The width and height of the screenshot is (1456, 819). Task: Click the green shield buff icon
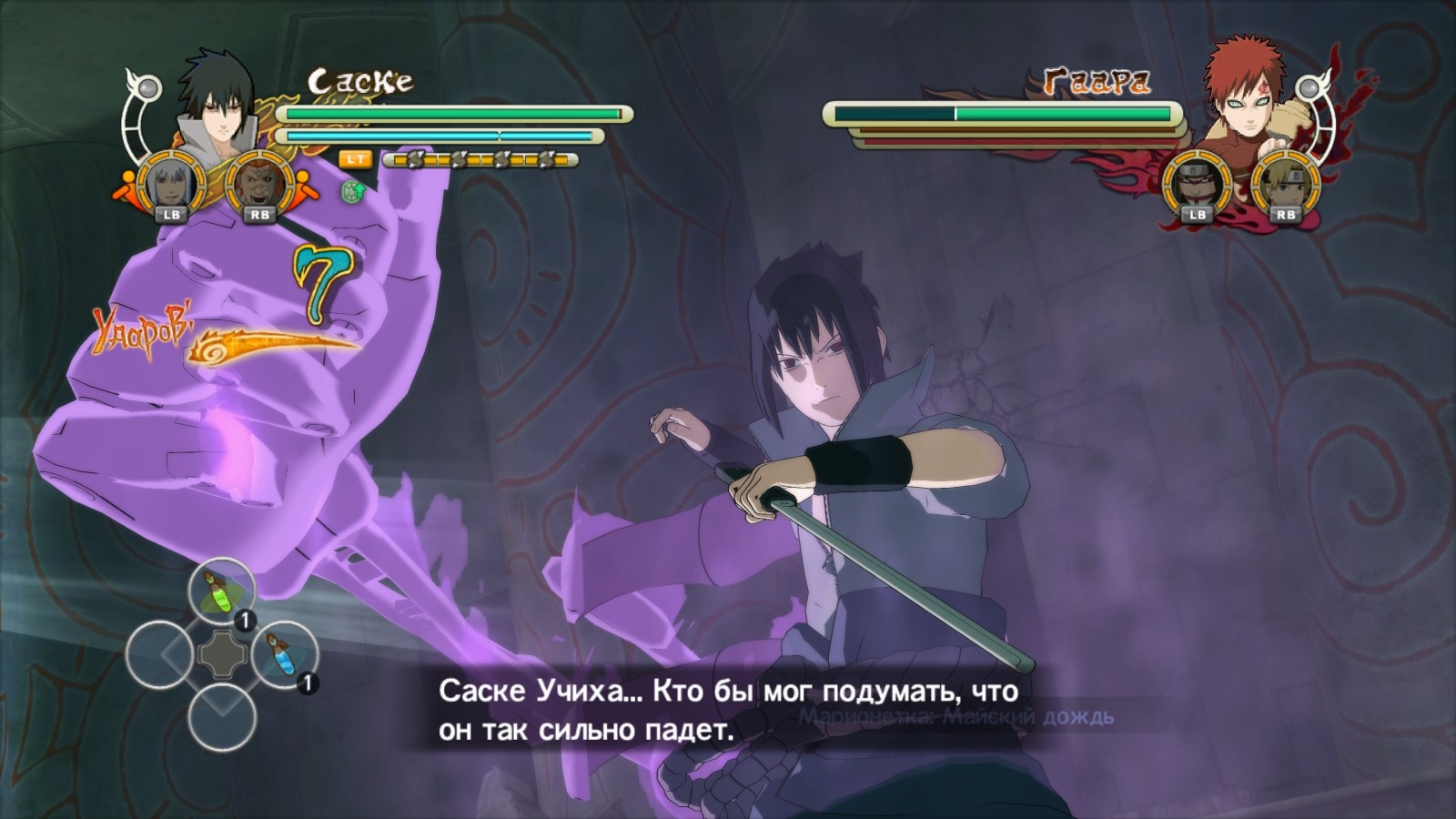coord(352,191)
